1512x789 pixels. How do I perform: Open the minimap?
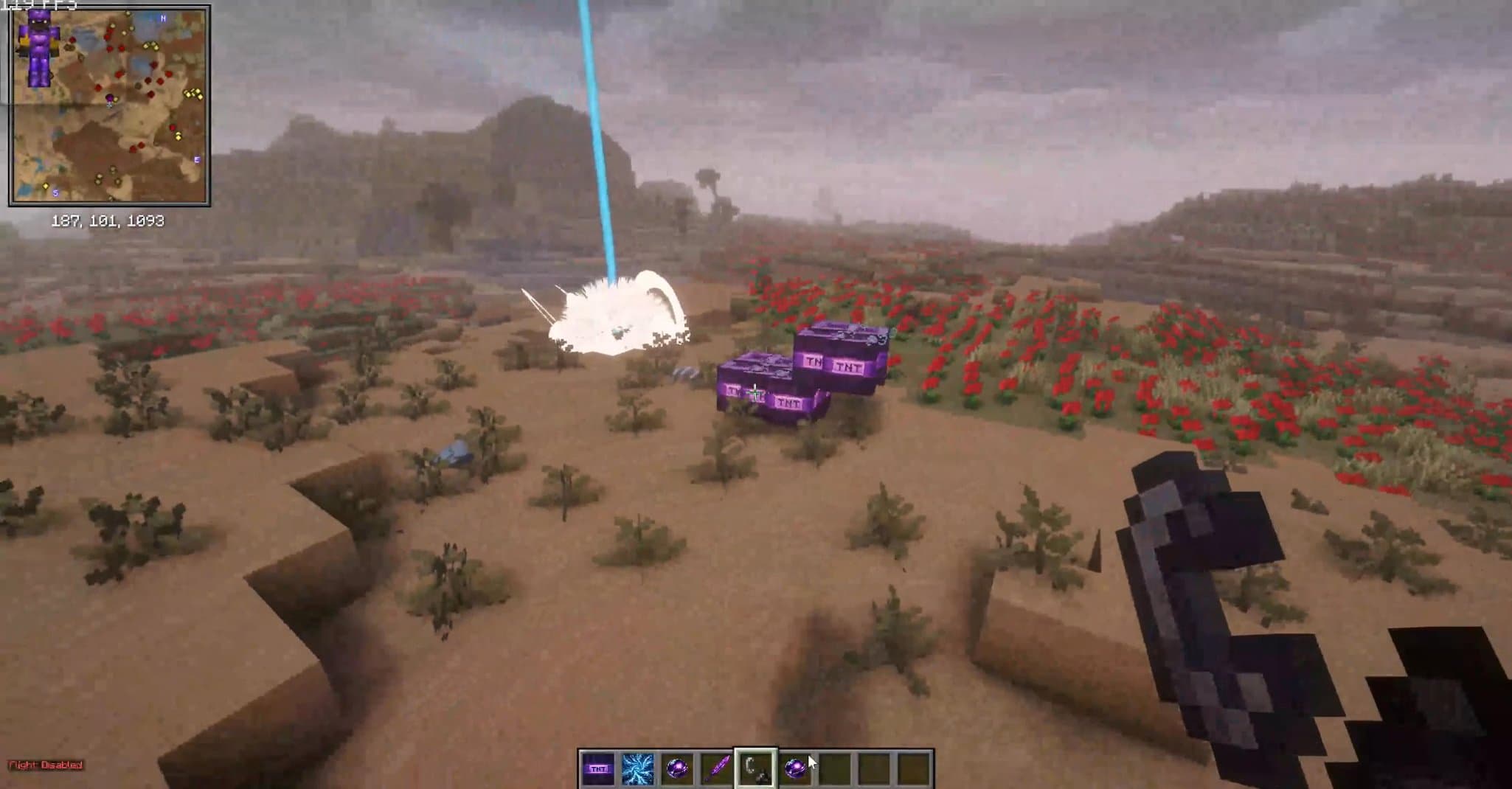point(109,105)
